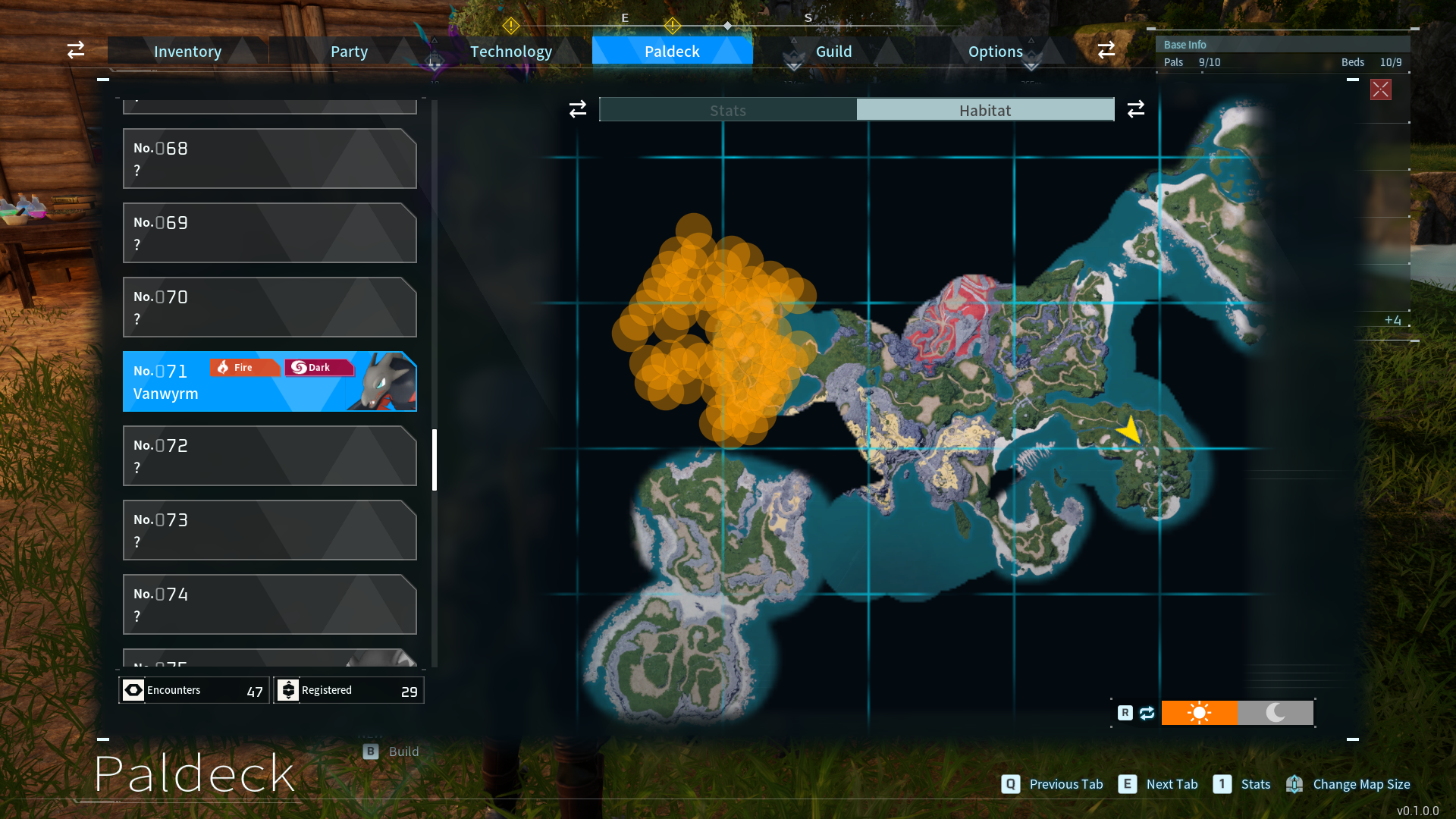Click the Change Map Size globe icon
The image size is (1456, 819).
tap(1294, 784)
